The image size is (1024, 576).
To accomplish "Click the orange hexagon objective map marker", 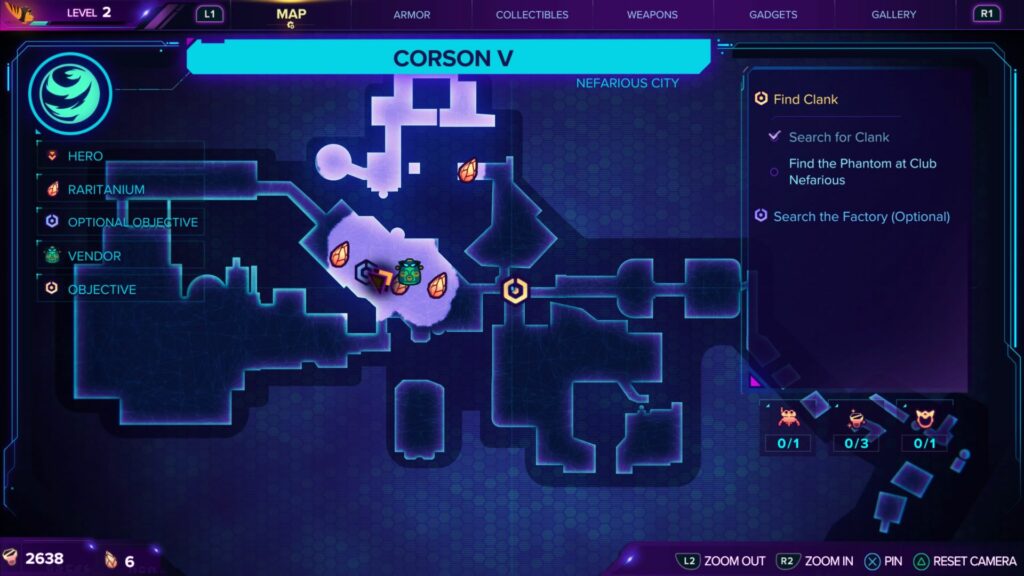I will [x=514, y=290].
